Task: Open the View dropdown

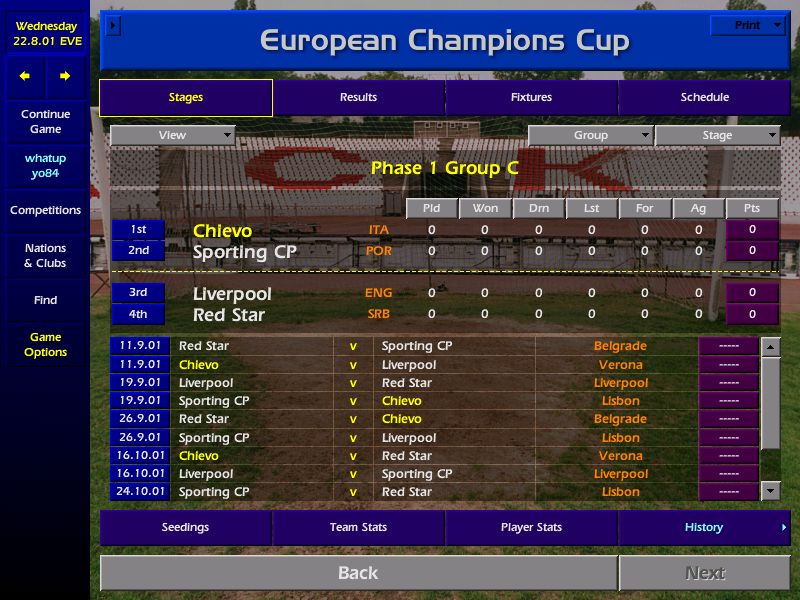Action: pos(172,136)
